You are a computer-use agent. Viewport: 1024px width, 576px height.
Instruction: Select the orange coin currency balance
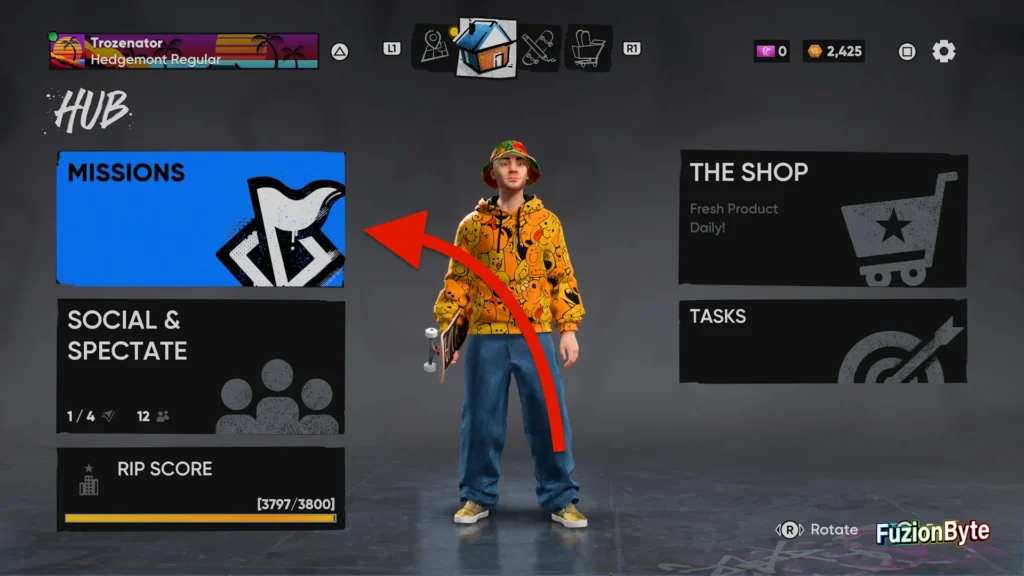835,51
